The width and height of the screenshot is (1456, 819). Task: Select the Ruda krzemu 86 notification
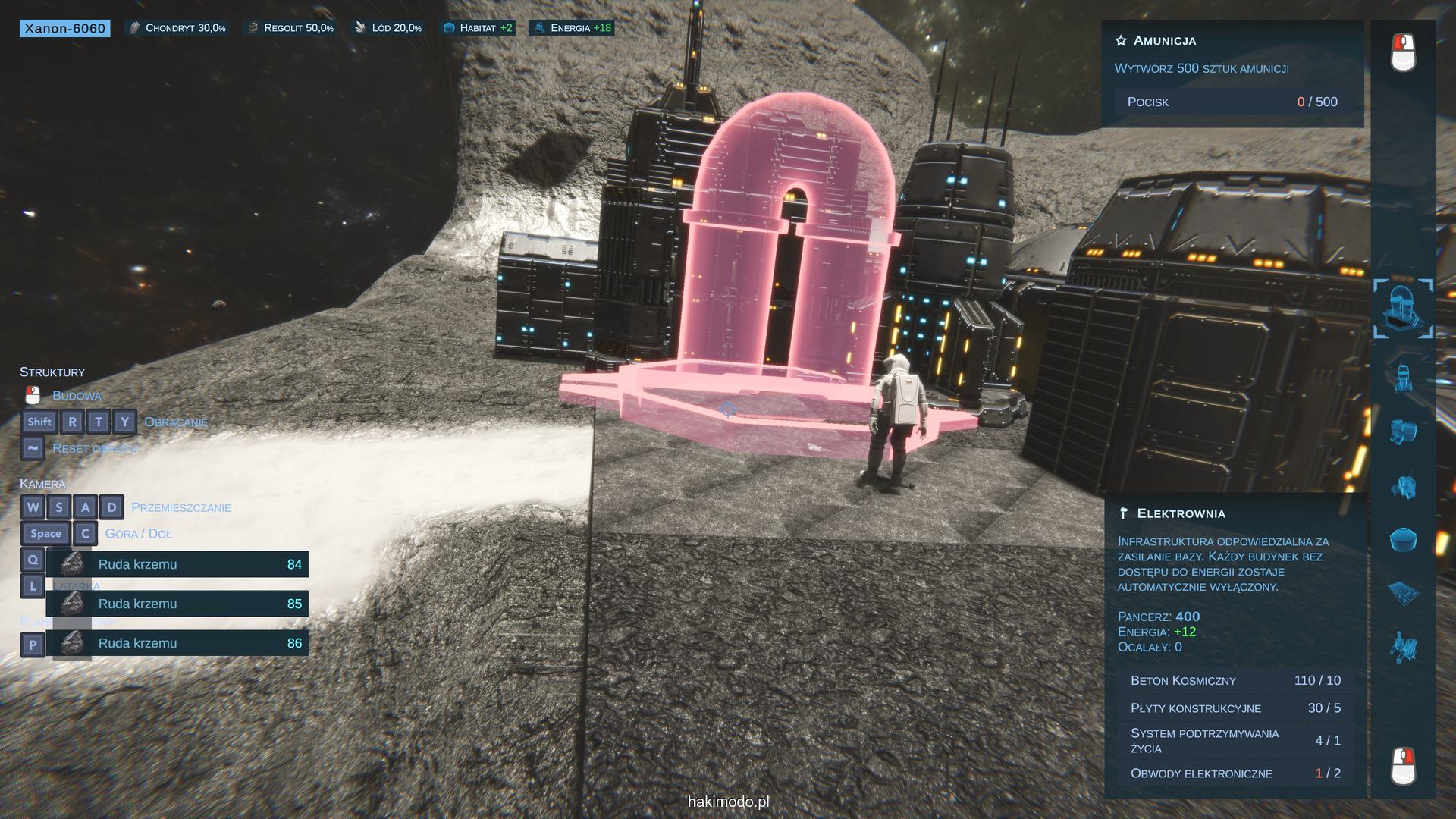[177, 643]
